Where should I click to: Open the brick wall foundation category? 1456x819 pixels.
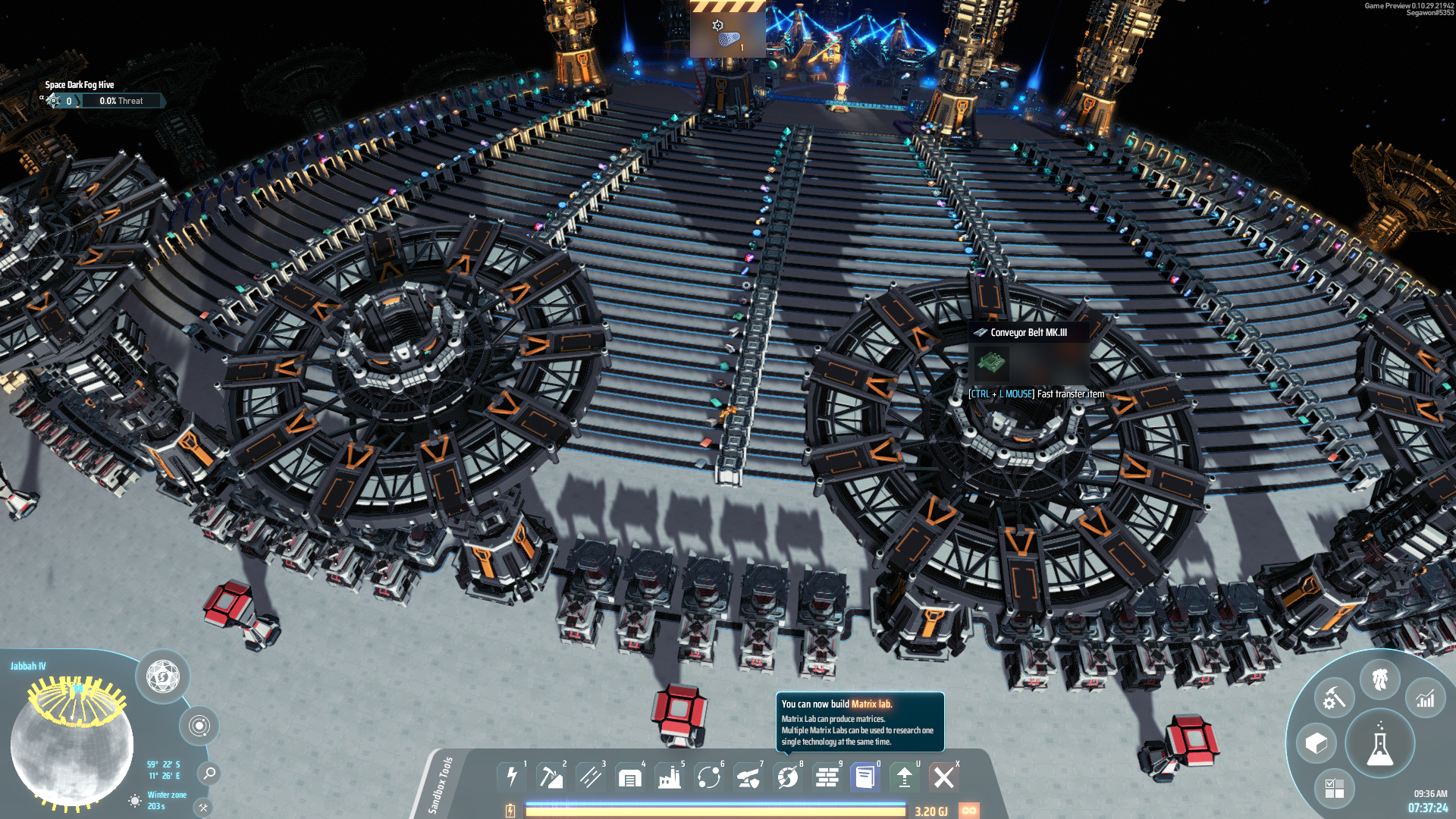click(827, 777)
